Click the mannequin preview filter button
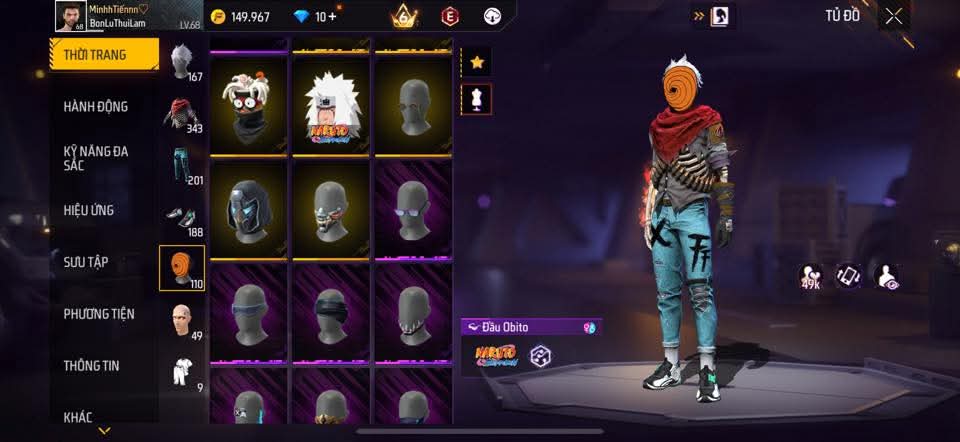 coord(477,98)
